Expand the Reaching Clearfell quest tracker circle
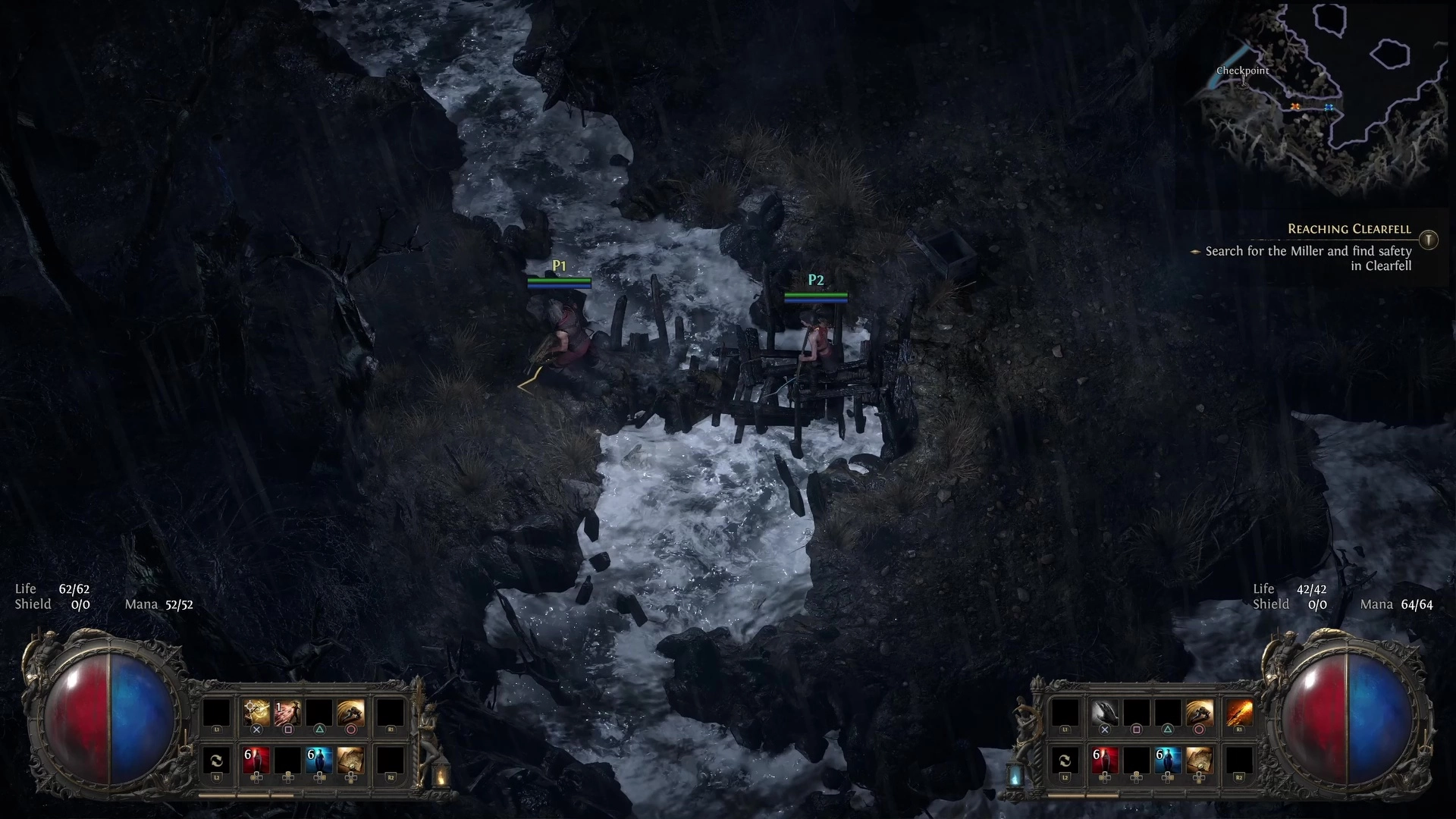Image resolution: width=1456 pixels, height=819 pixels. tap(1428, 240)
